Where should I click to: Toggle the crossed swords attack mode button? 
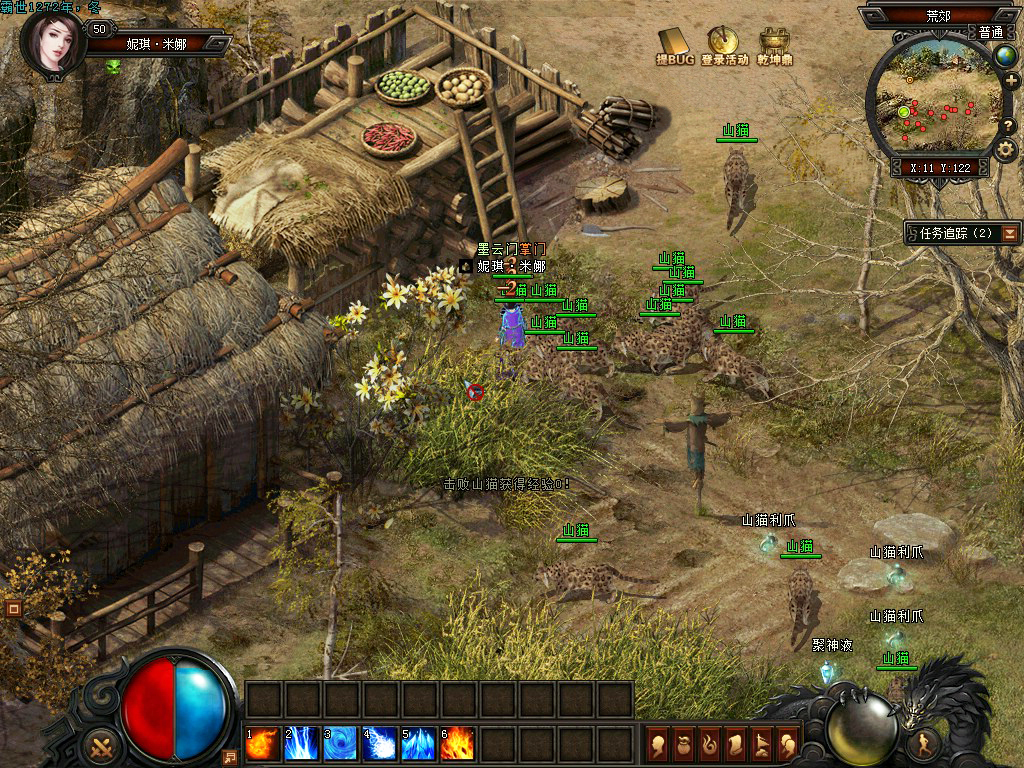(x=100, y=745)
